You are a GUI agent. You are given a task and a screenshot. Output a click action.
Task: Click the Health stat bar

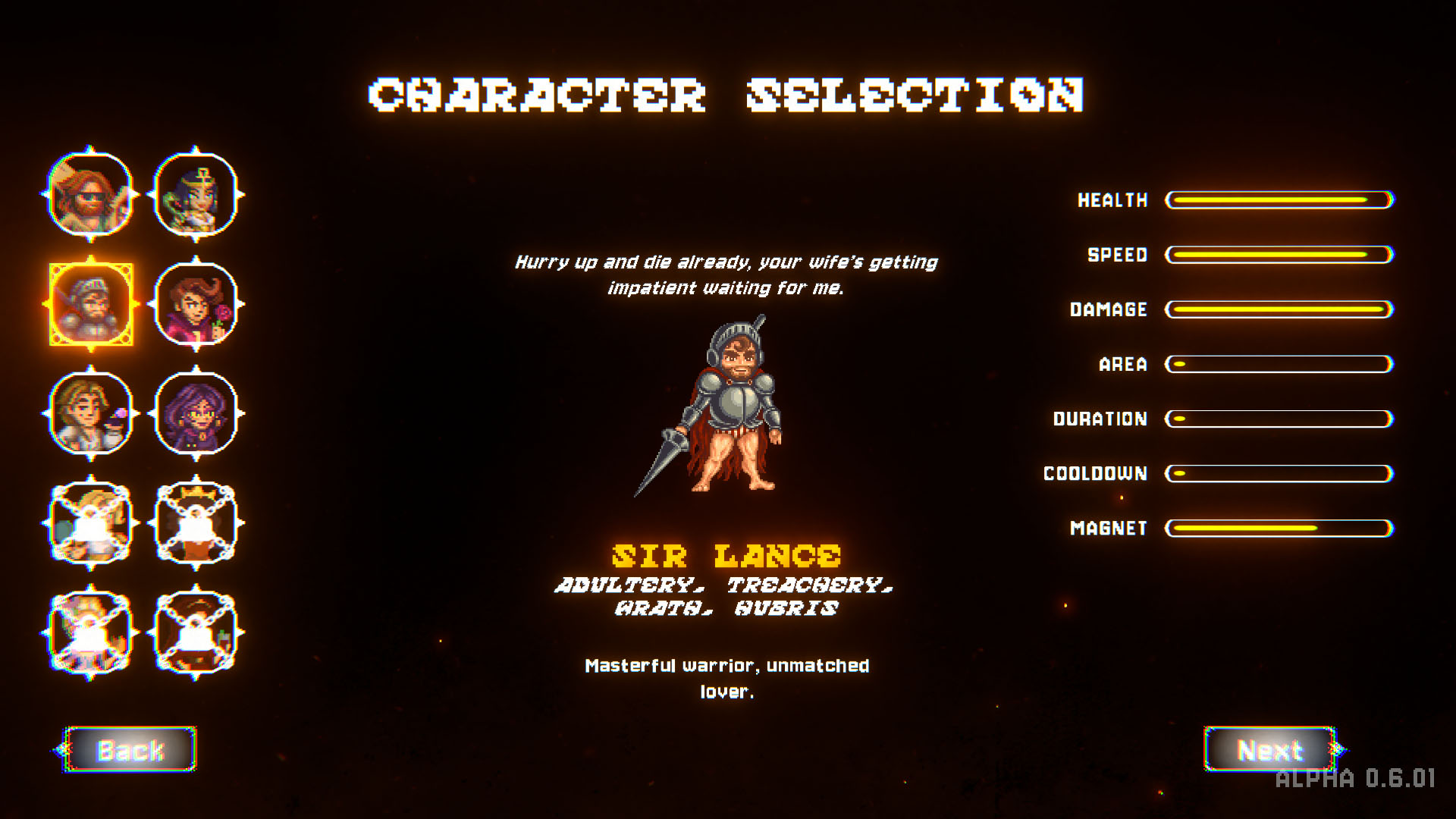tap(1279, 200)
